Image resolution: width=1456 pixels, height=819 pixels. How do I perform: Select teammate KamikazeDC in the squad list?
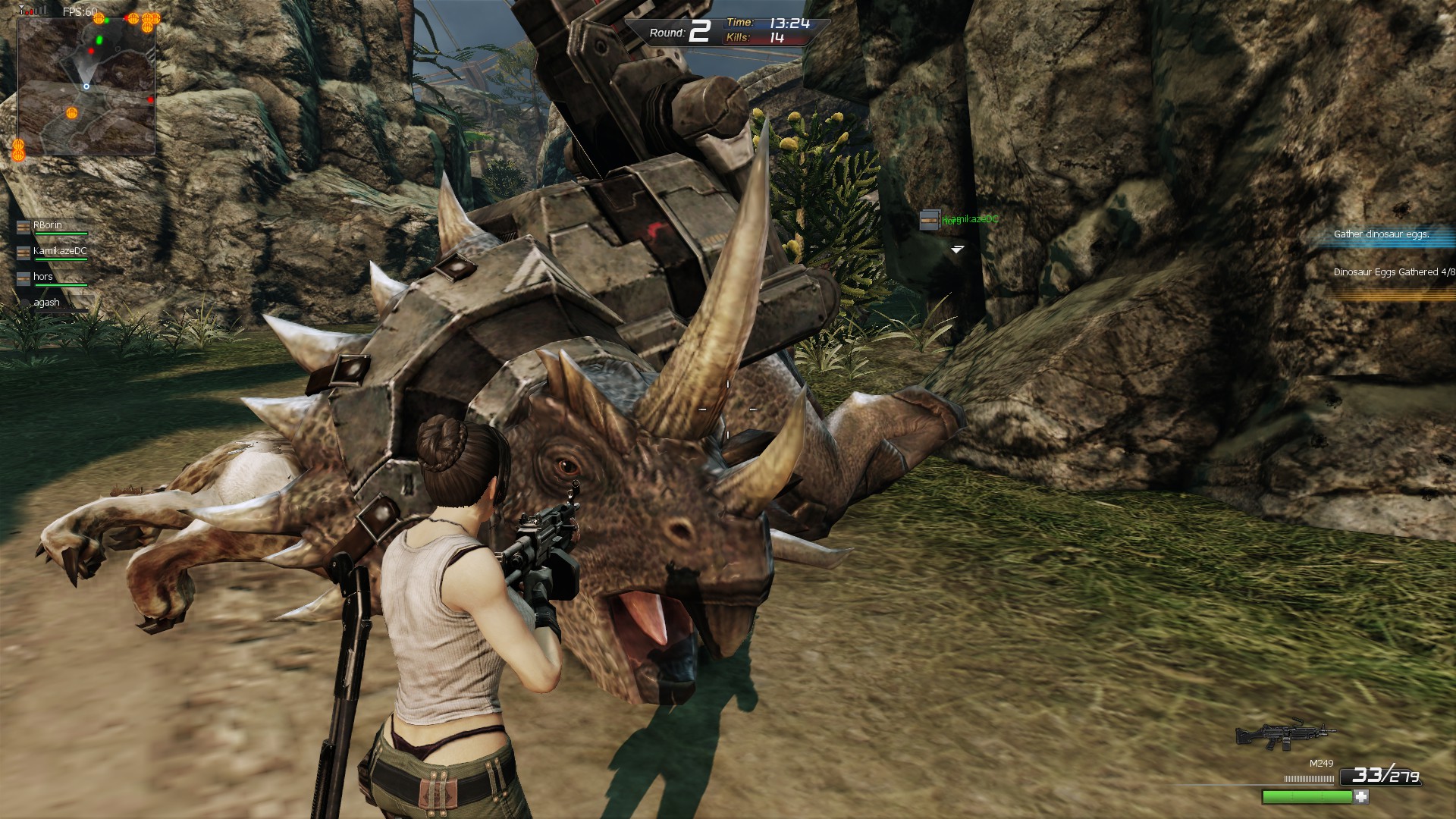pyautogui.click(x=59, y=251)
